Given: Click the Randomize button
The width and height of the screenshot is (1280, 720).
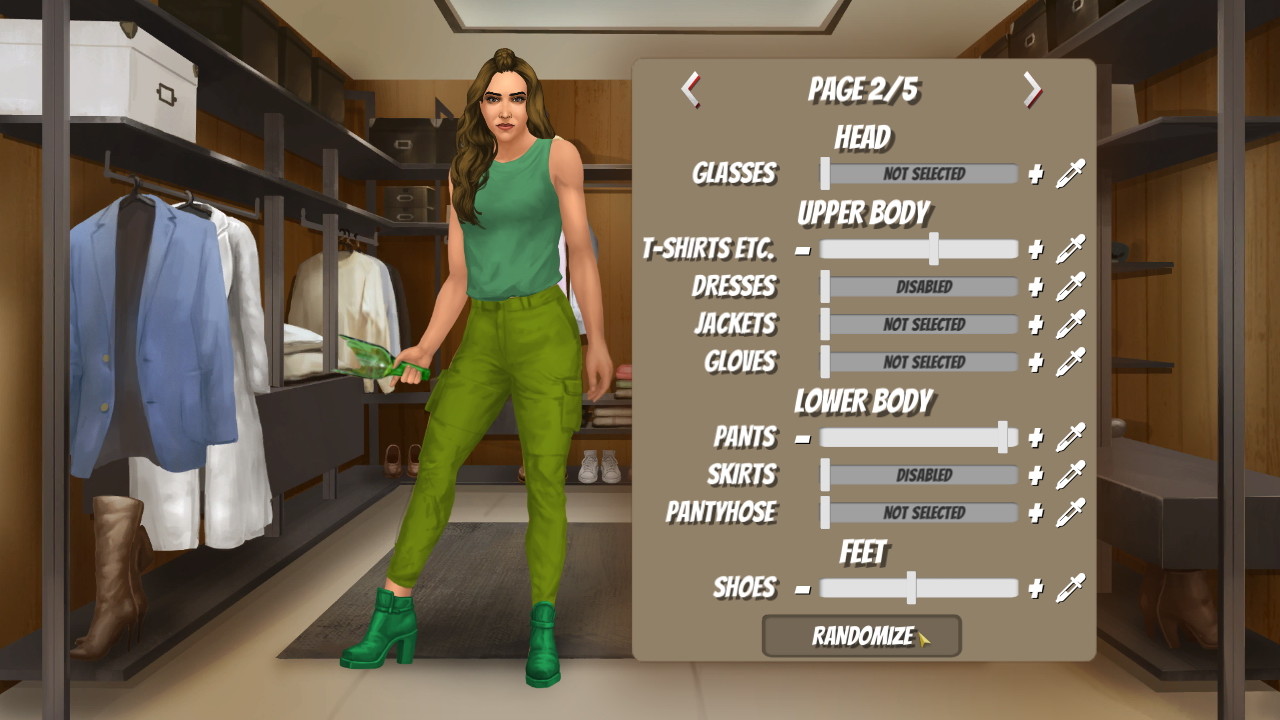Looking at the screenshot, I should coord(861,635).
